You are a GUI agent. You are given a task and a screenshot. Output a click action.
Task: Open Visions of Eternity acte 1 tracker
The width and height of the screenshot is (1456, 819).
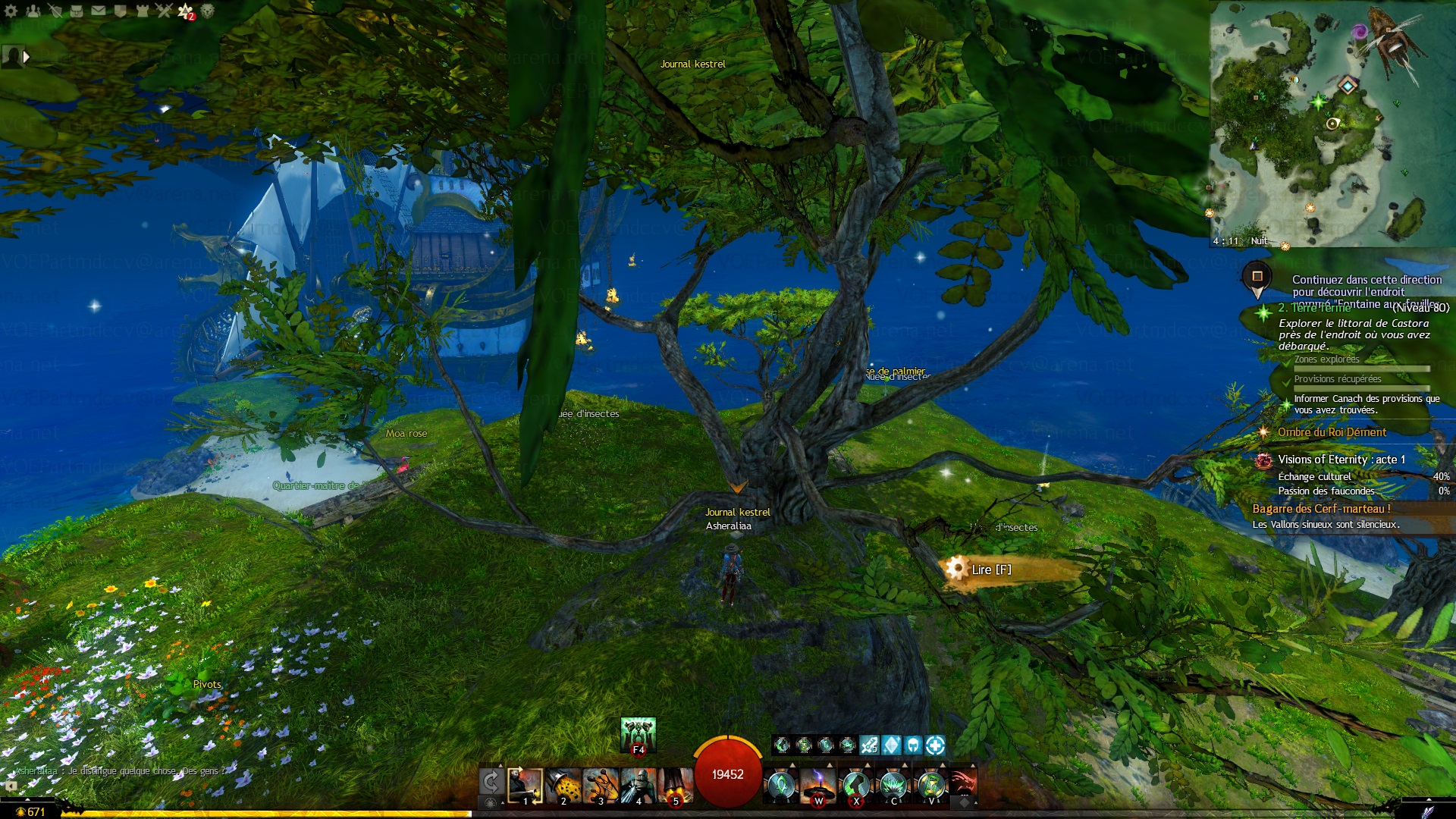click(x=1341, y=460)
